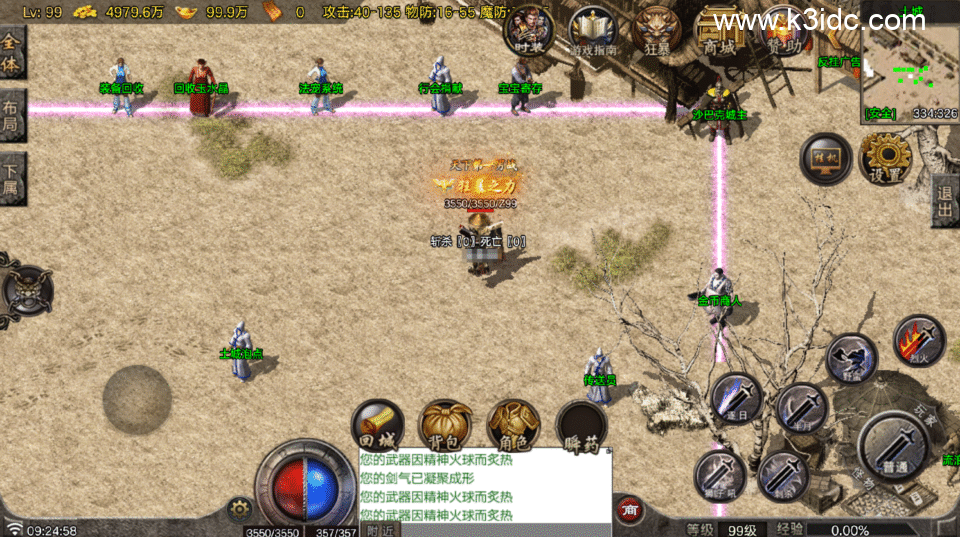Screen dimensions: 960x537
Task: Click the 退出 exit tab
Action: (x=945, y=203)
